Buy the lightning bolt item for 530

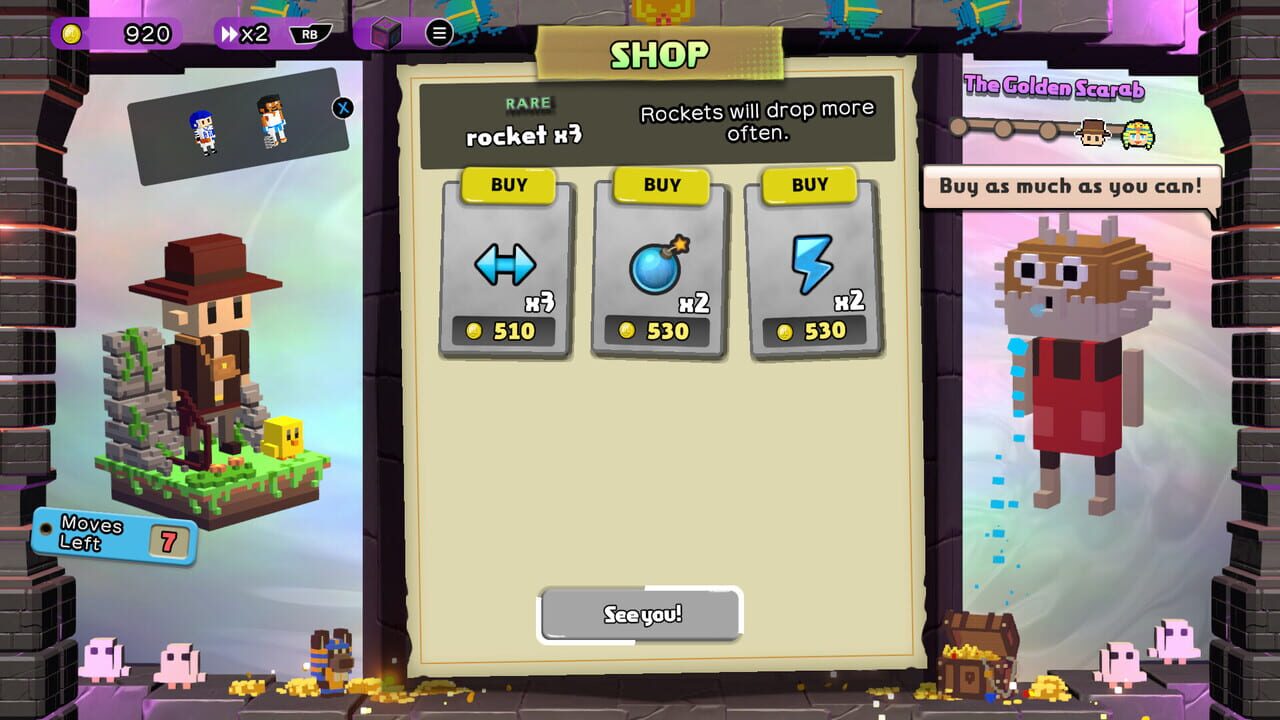pyautogui.click(x=809, y=185)
